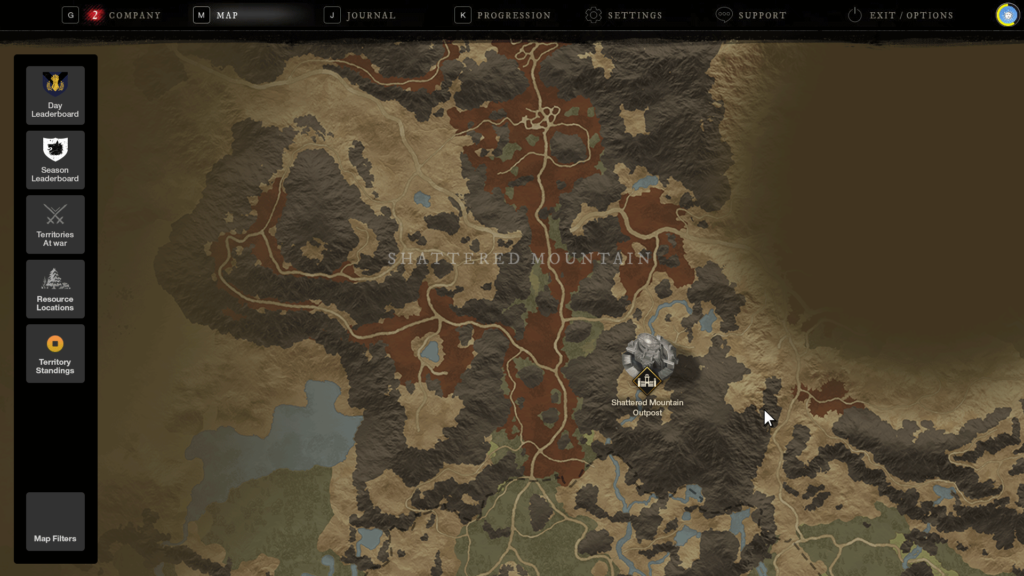Click the circular profile icon in top corner
This screenshot has height=576, width=1024.
1007,15
